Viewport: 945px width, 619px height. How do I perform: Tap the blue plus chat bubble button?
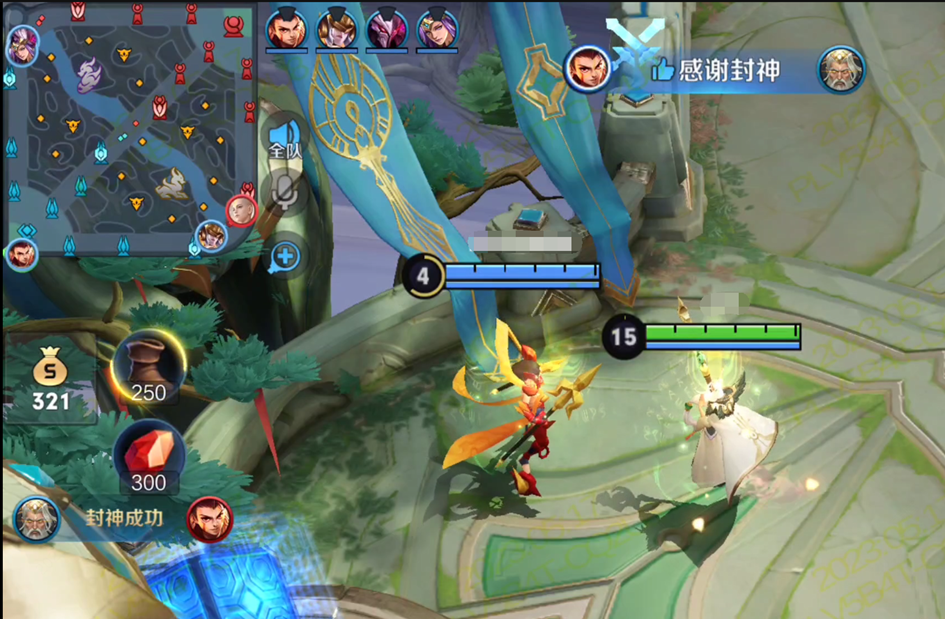click(285, 256)
